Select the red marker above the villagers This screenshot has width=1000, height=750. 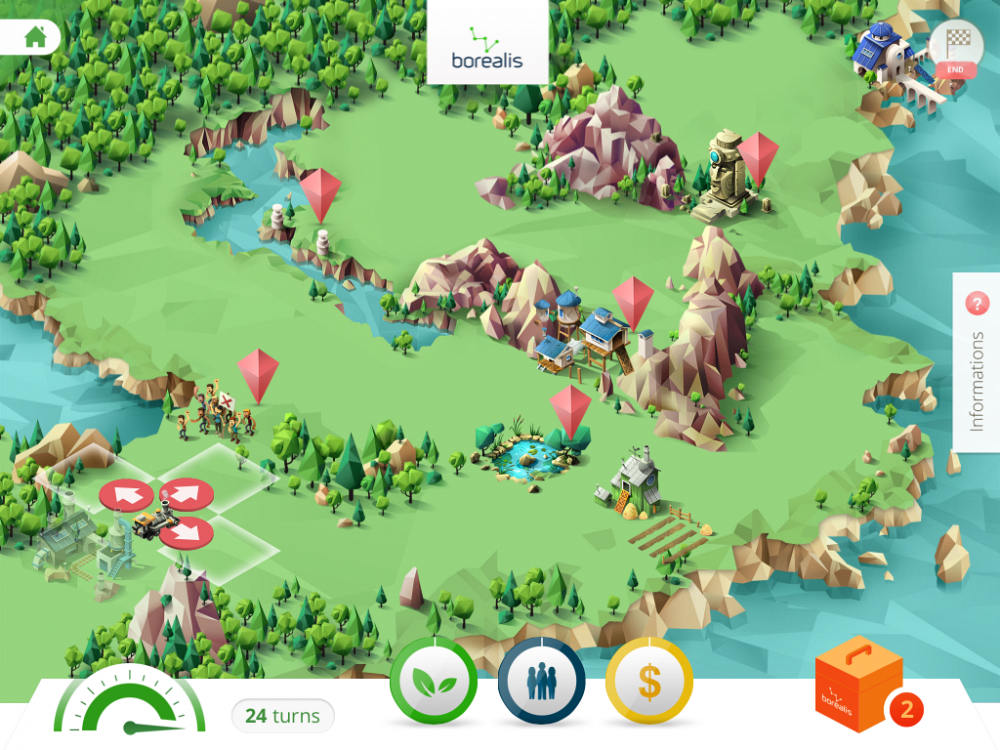click(x=258, y=372)
